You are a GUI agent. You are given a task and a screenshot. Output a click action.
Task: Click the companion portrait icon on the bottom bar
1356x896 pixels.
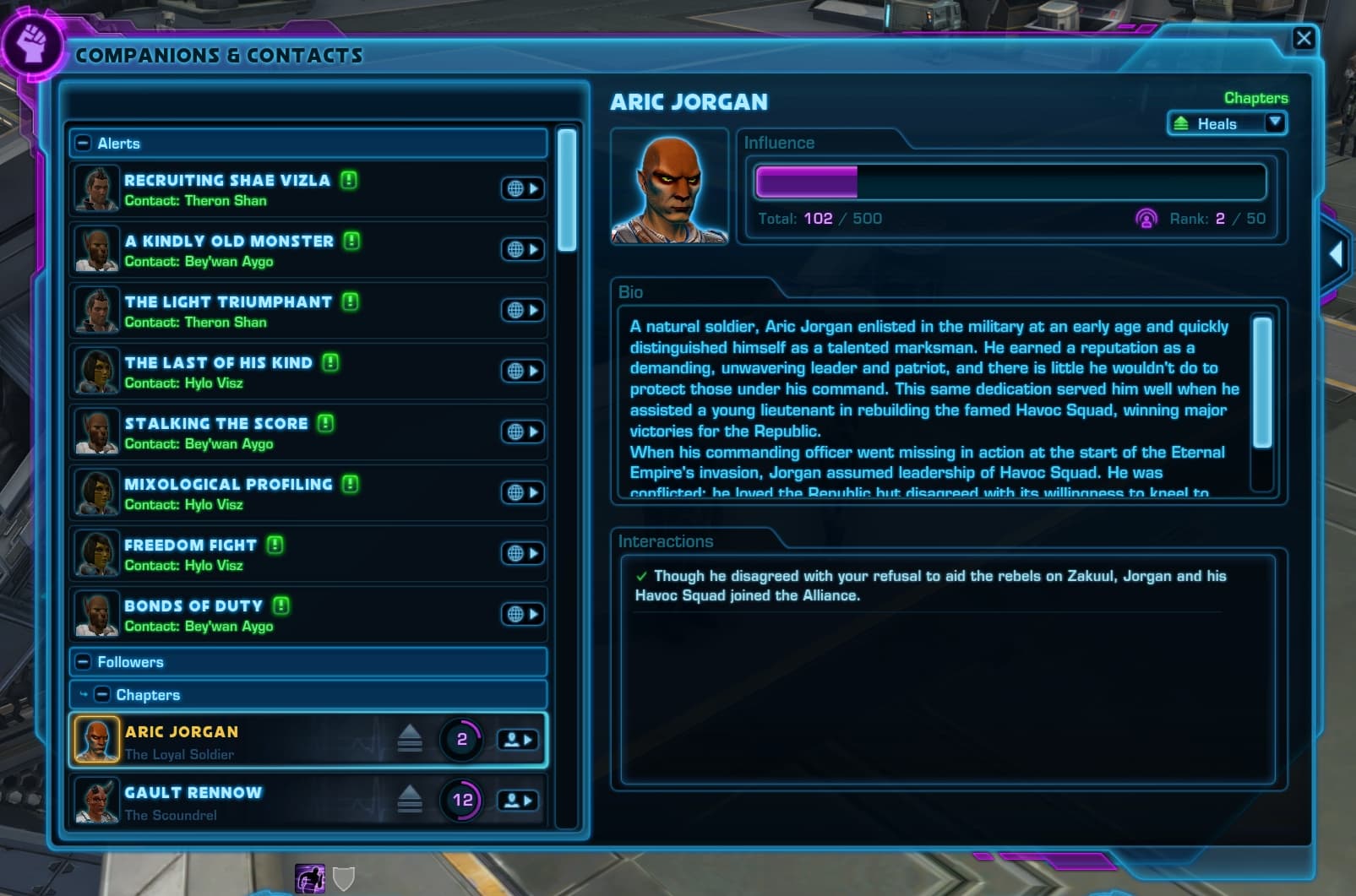(x=310, y=879)
